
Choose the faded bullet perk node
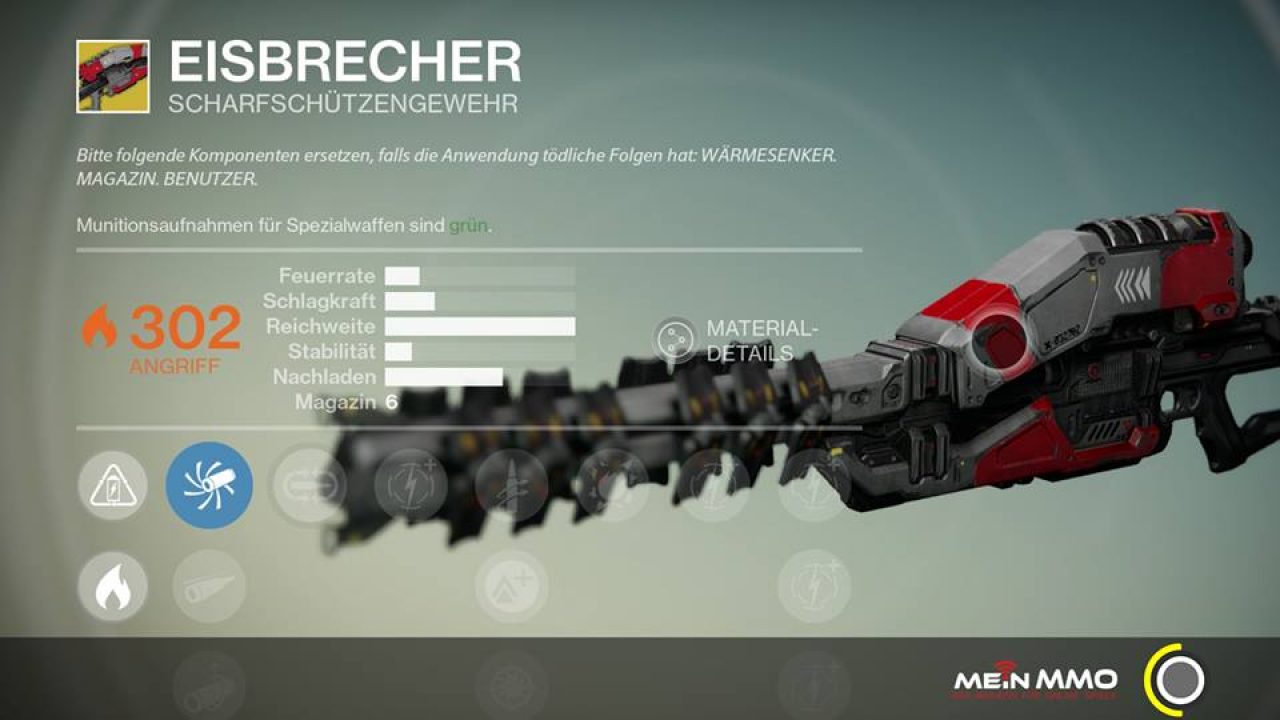coord(511,486)
